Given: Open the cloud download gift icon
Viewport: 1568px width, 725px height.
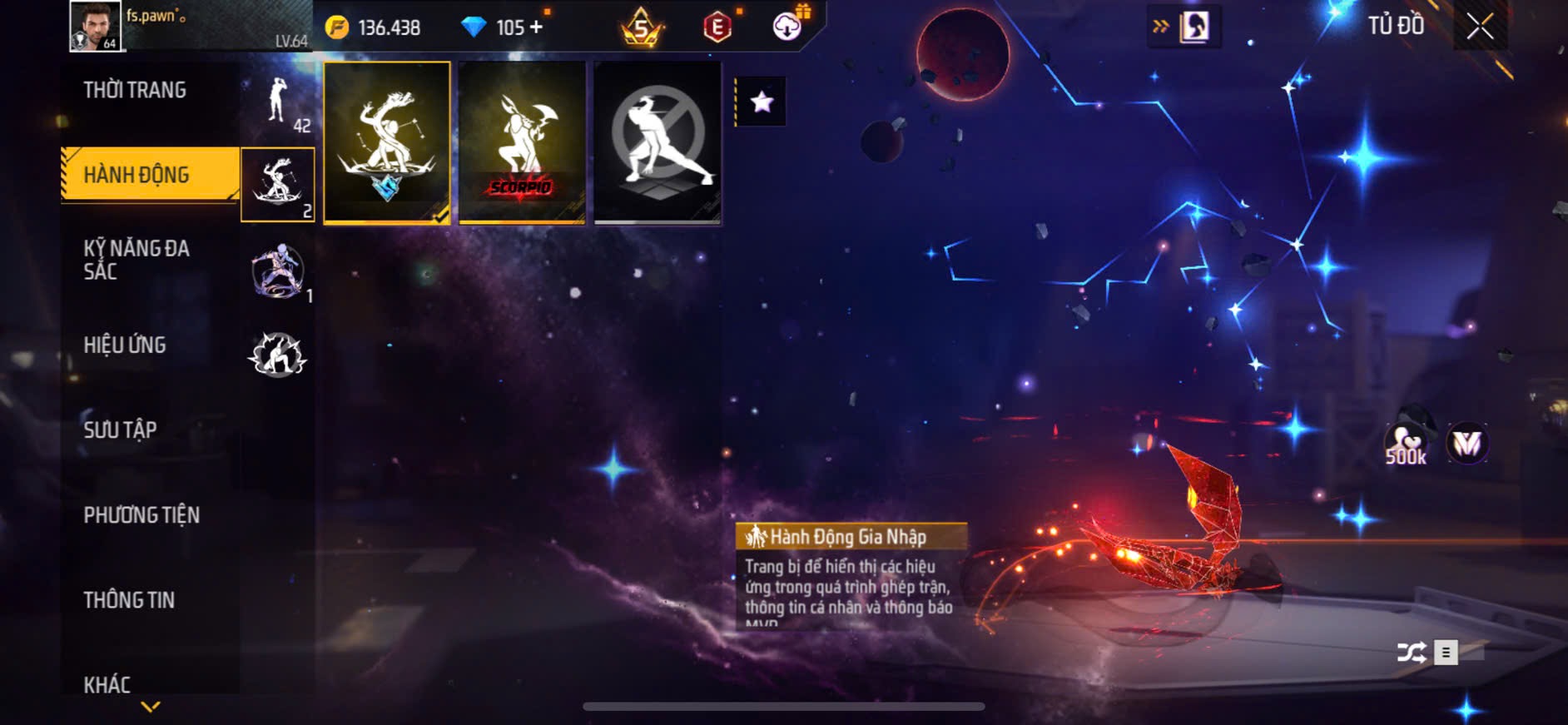Looking at the screenshot, I should (x=787, y=27).
